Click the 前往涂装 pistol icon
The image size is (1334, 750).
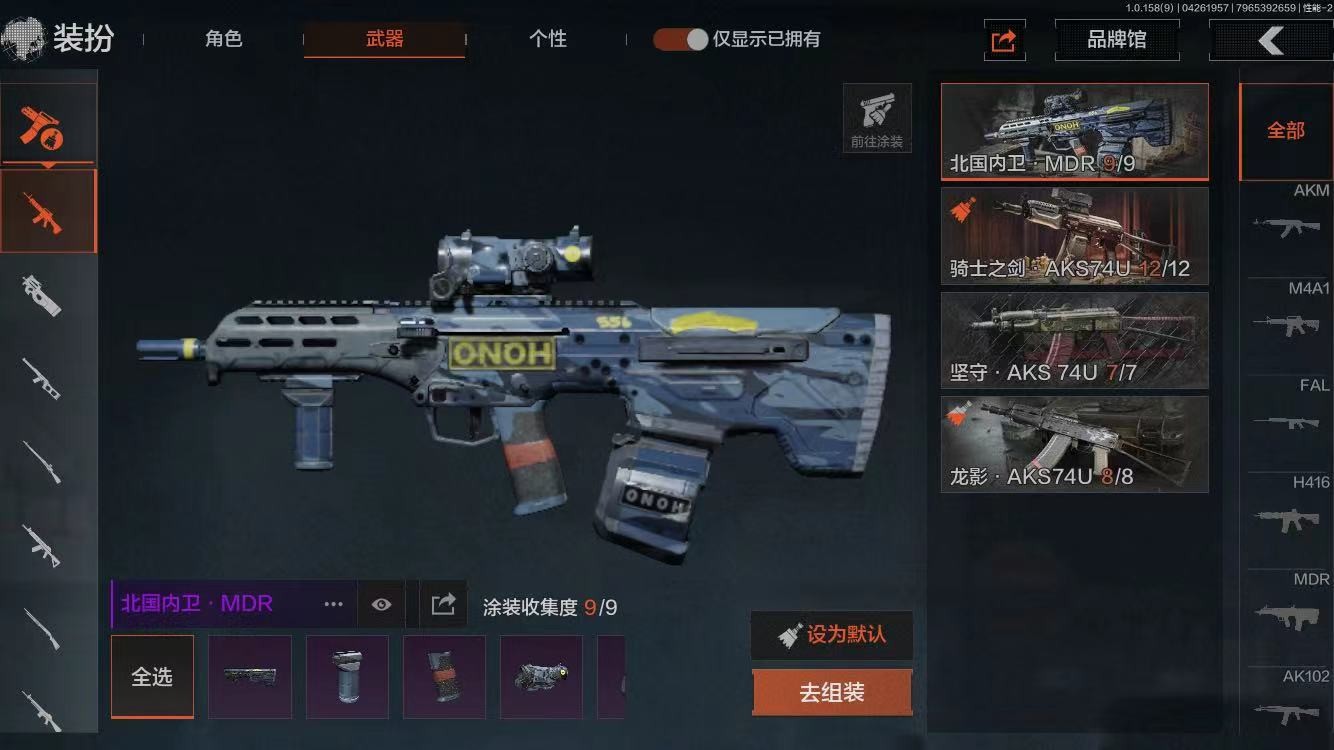(877, 118)
